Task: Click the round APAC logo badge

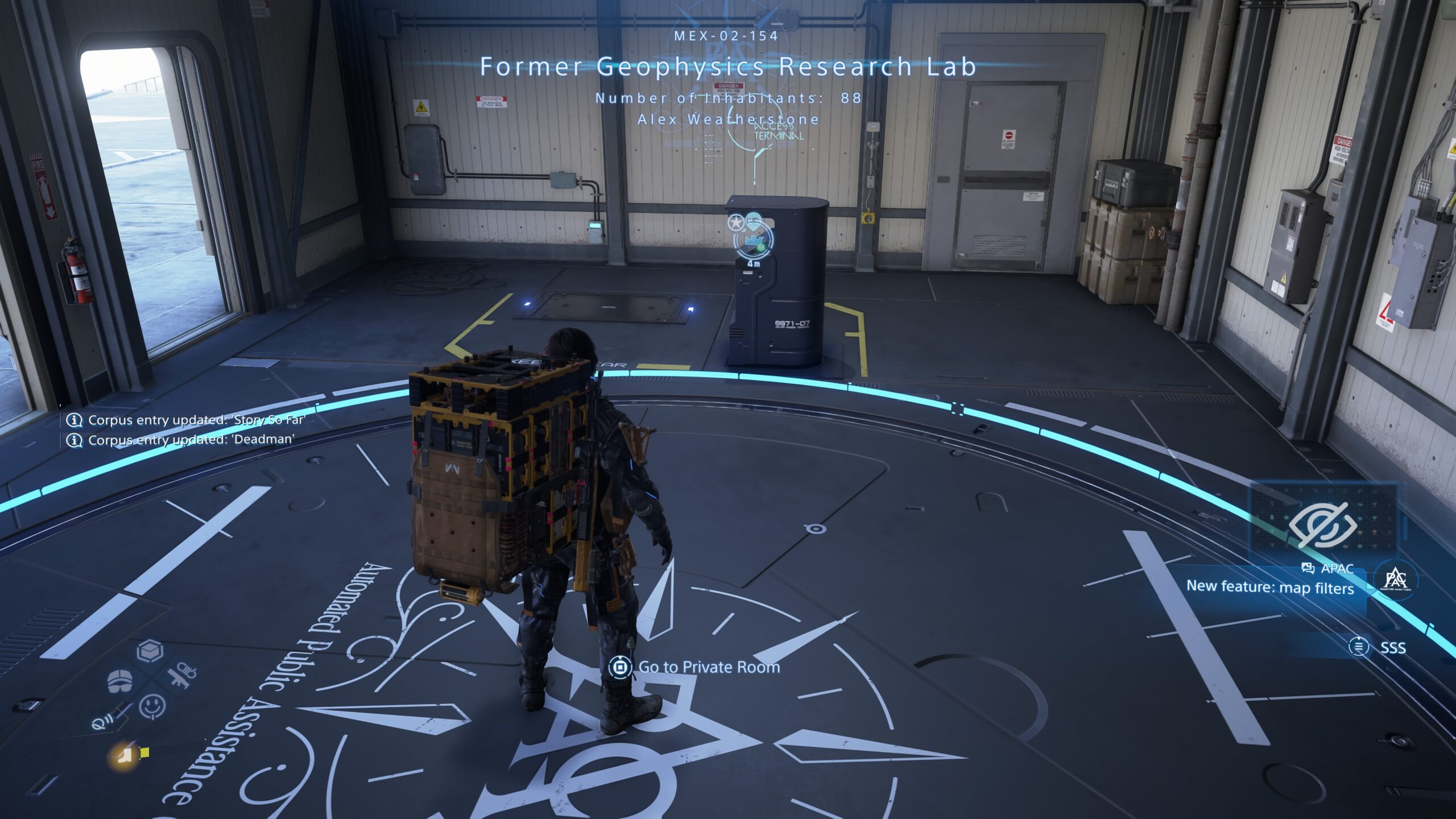Action: 1395,580
